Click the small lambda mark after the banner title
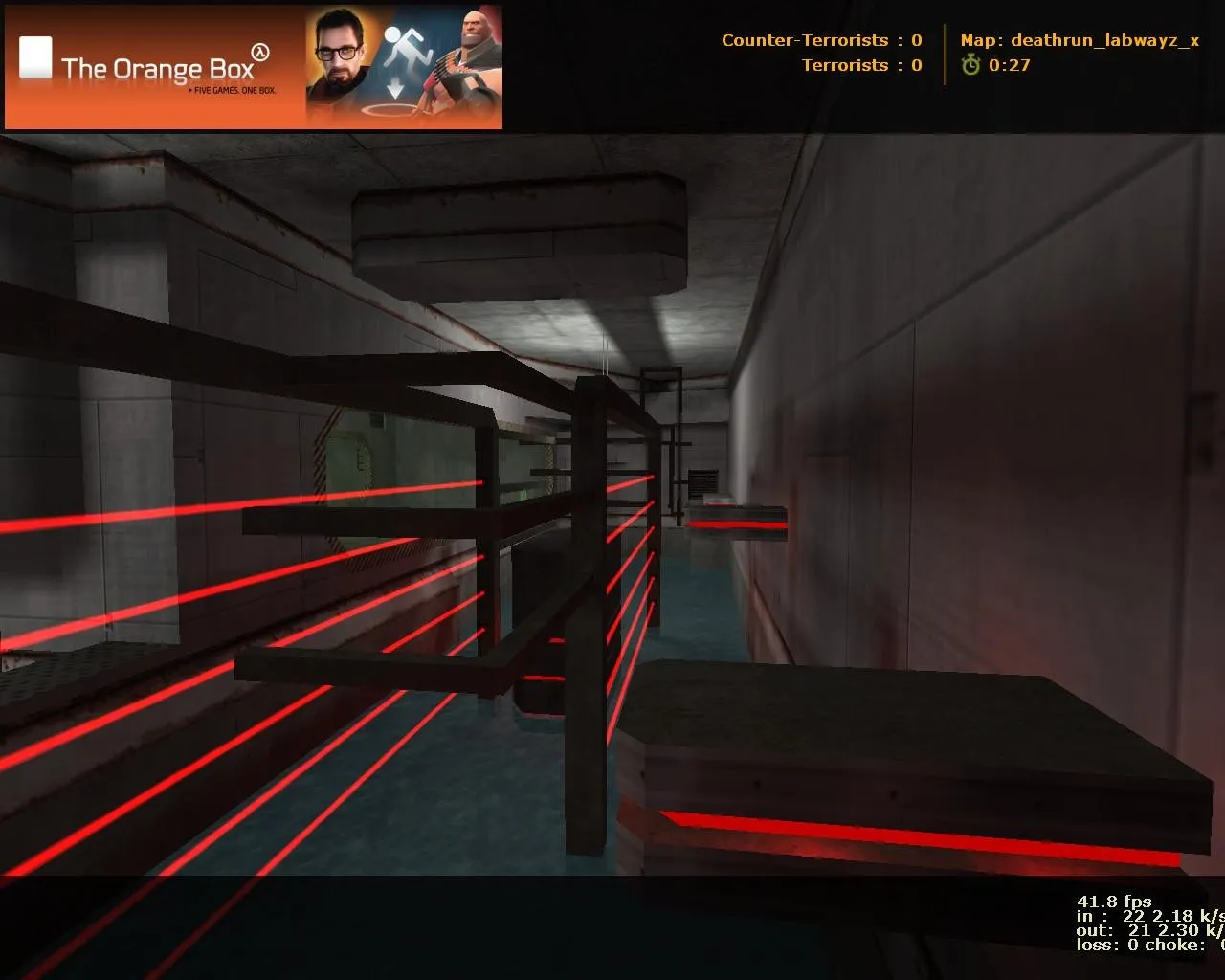This screenshot has width=1225, height=980. click(259, 52)
